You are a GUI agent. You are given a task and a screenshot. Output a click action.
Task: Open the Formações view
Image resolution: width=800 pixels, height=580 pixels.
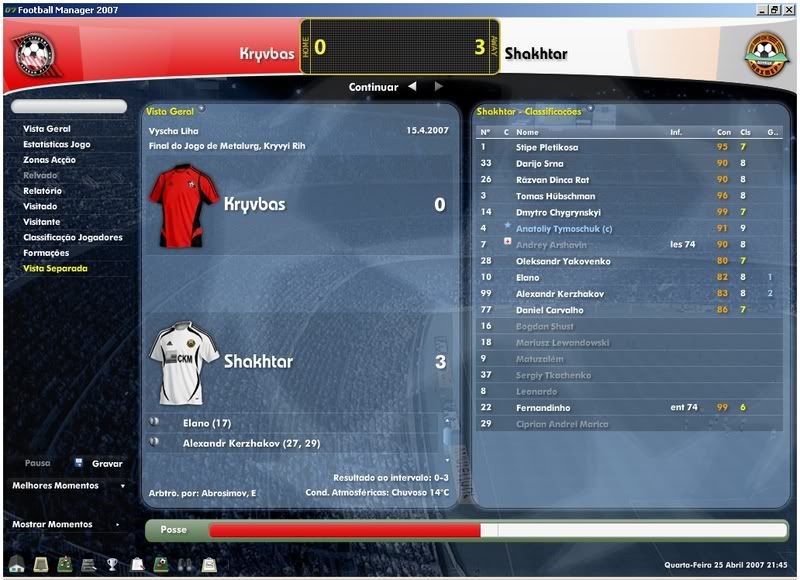pyautogui.click(x=46, y=253)
